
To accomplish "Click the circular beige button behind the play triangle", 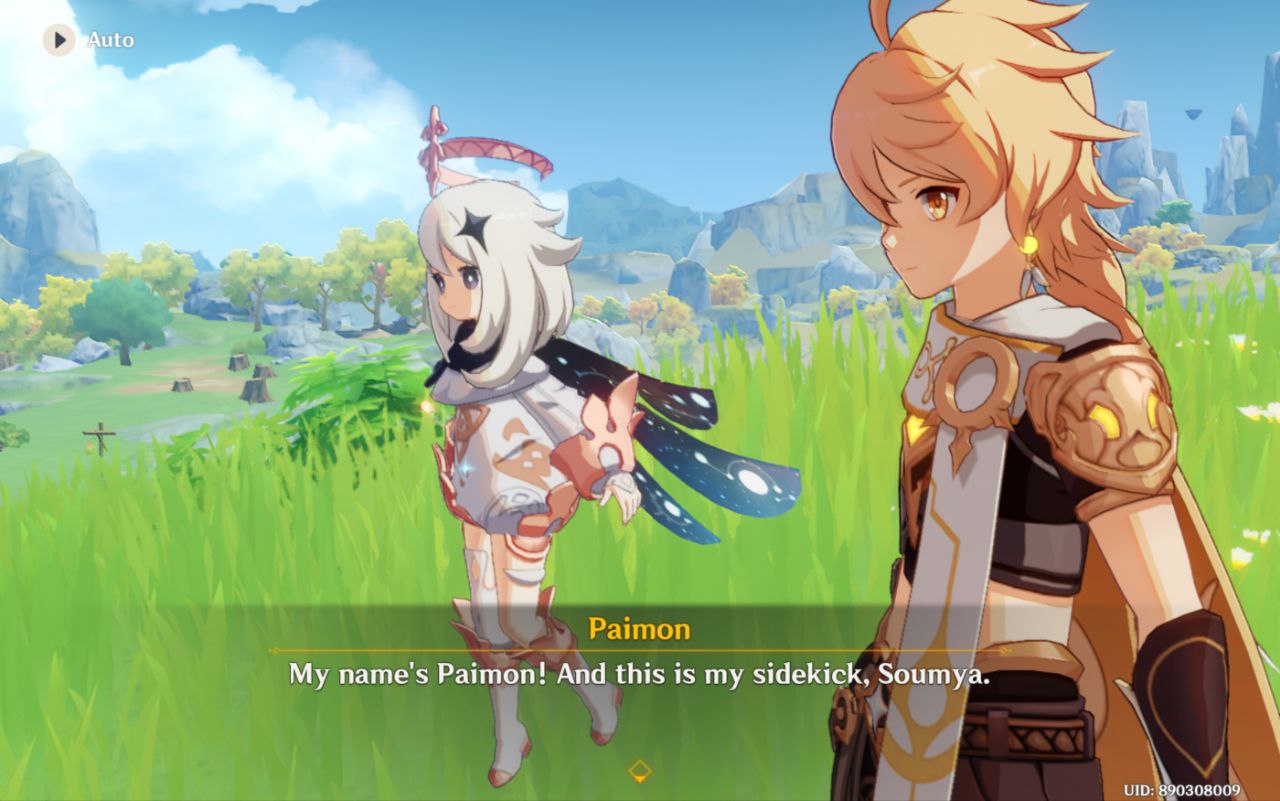I will point(57,39).
